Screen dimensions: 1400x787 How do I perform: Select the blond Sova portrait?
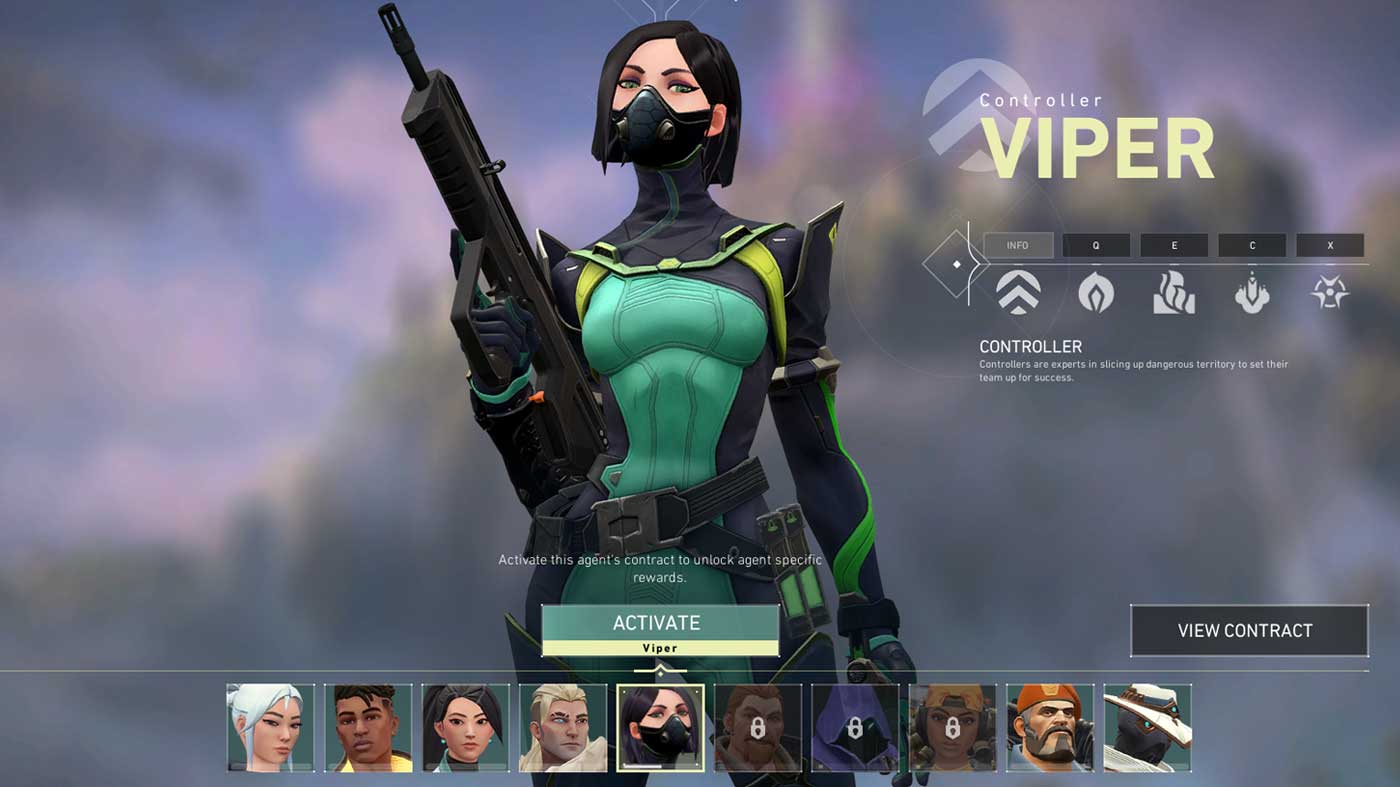point(563,728)
